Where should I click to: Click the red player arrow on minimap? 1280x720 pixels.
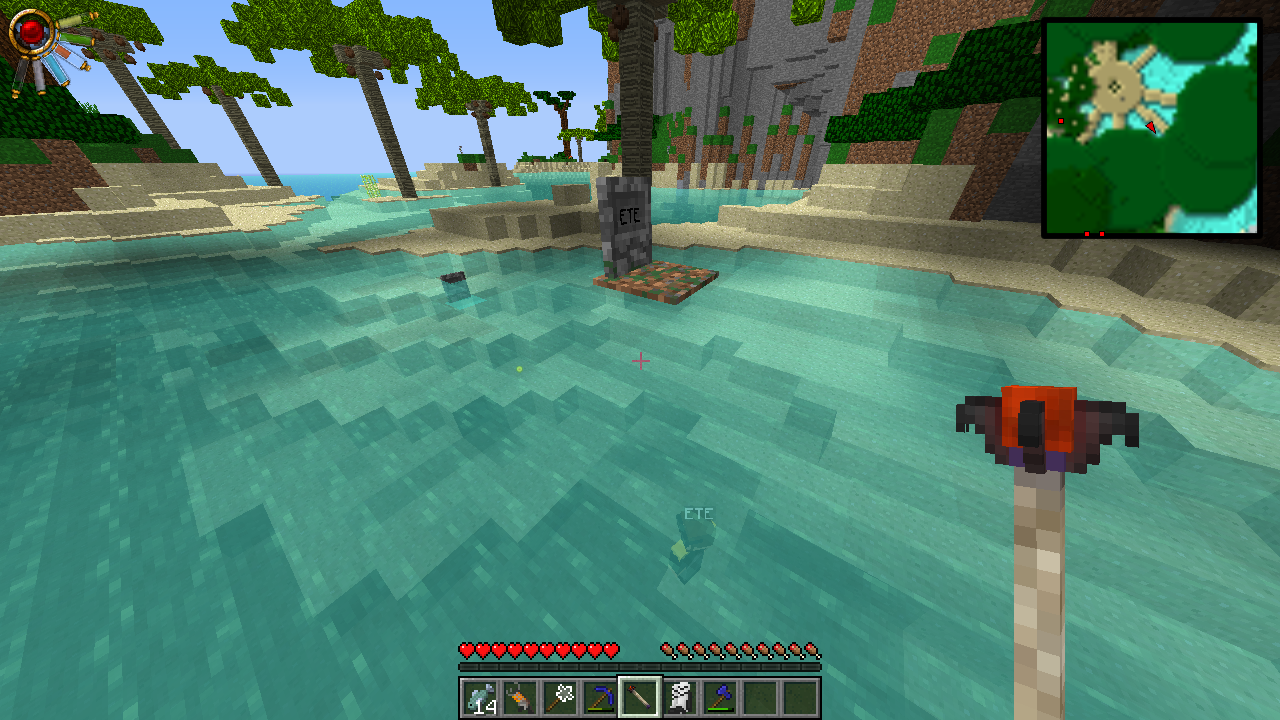(x=1151, y=127)
